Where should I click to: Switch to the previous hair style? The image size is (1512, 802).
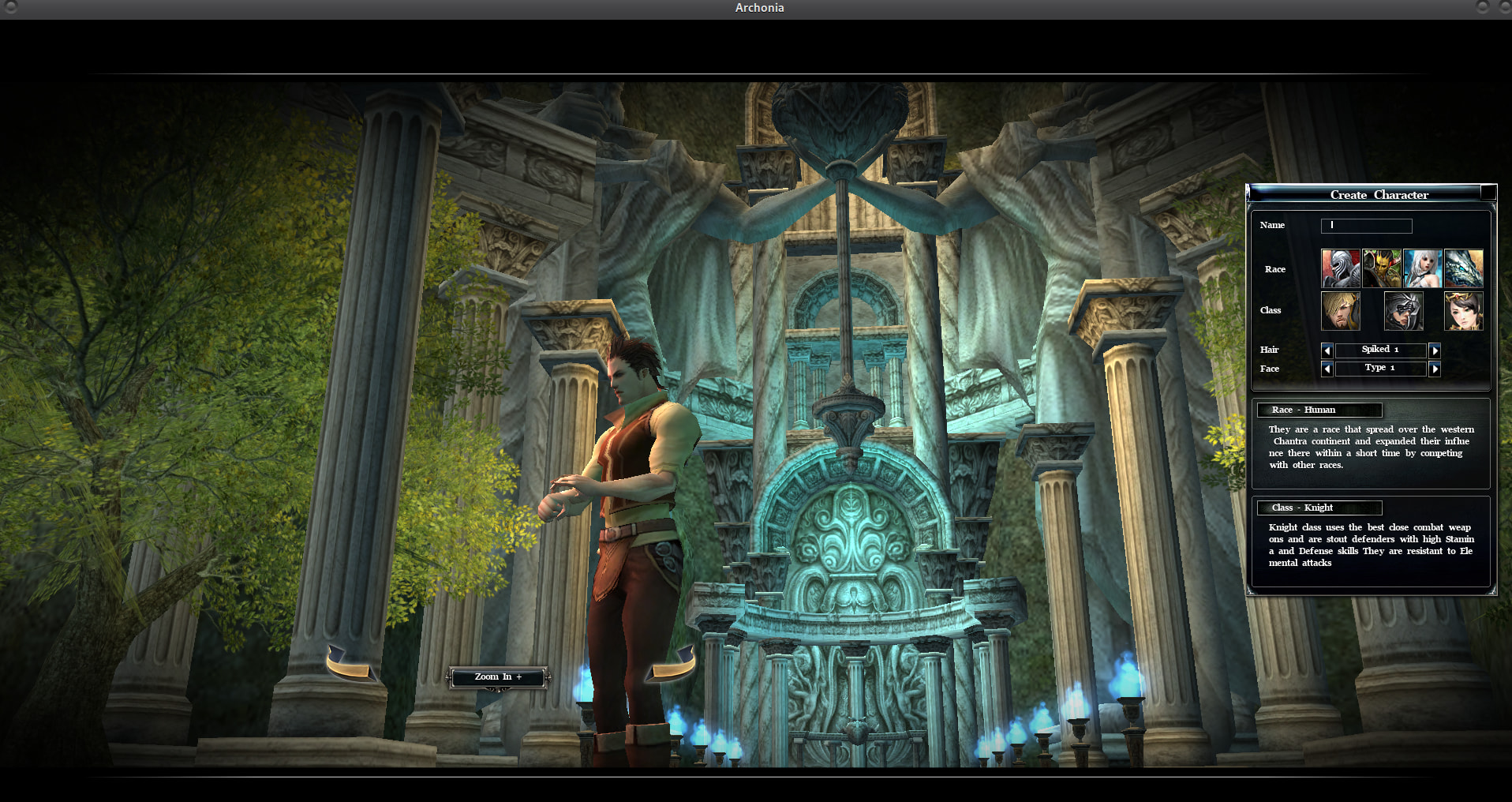point(1327,350)
